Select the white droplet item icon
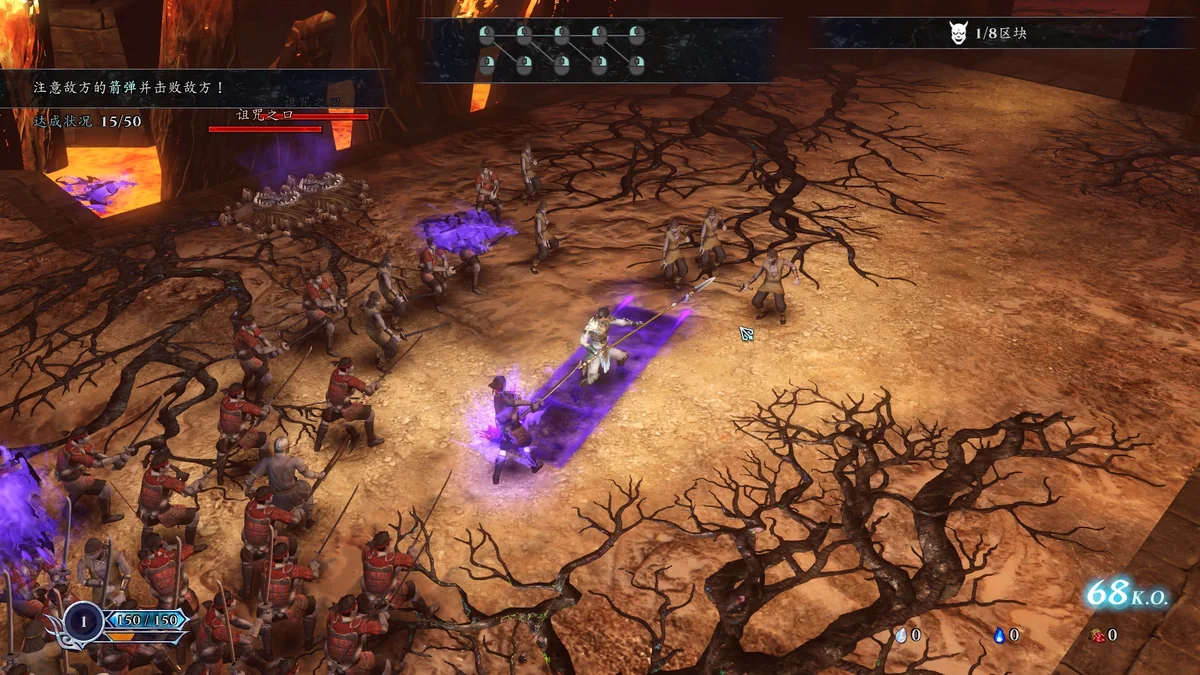This screenshot has height=675, width=1200. (x=900, y=635)
